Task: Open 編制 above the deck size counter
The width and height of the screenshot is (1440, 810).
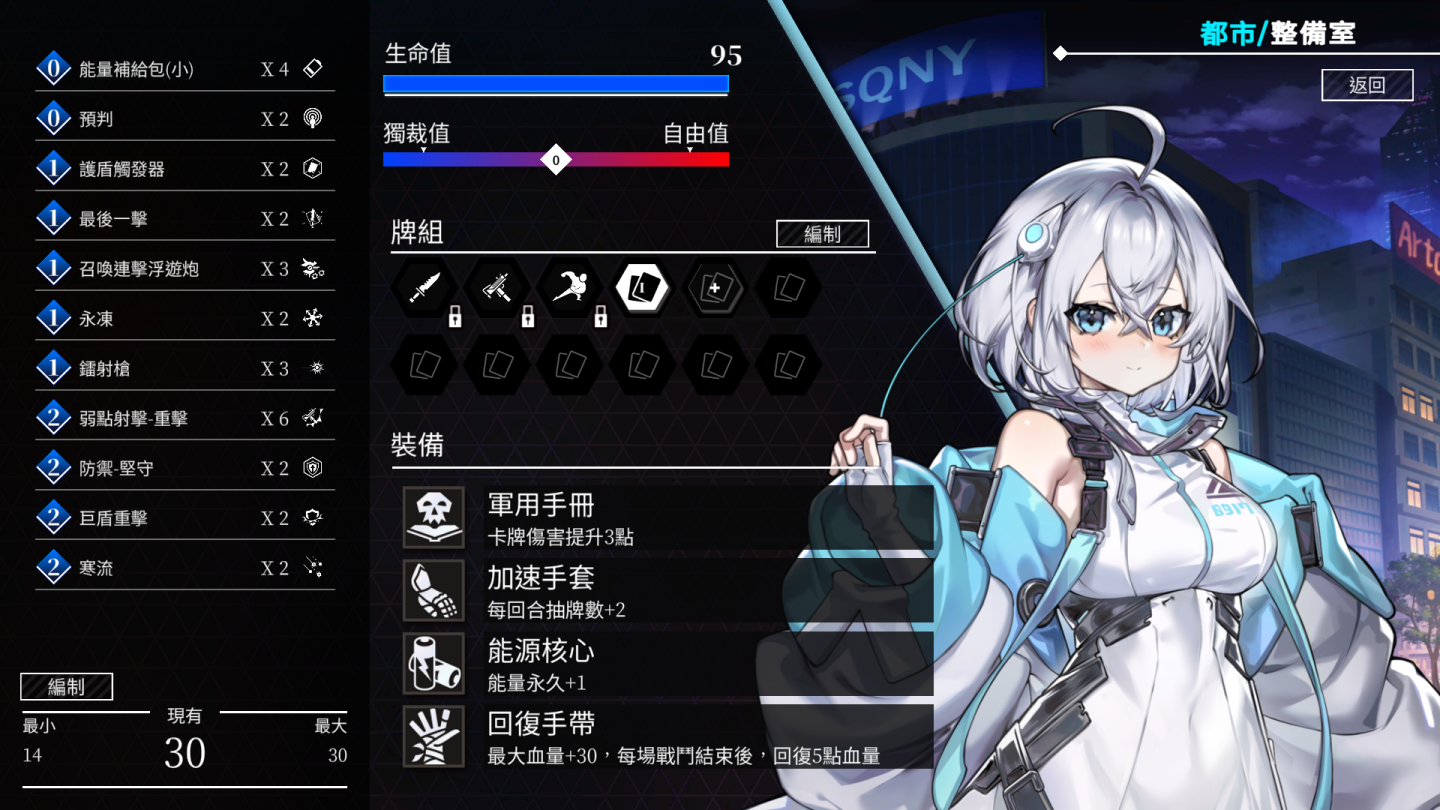Action: [66, 687]
